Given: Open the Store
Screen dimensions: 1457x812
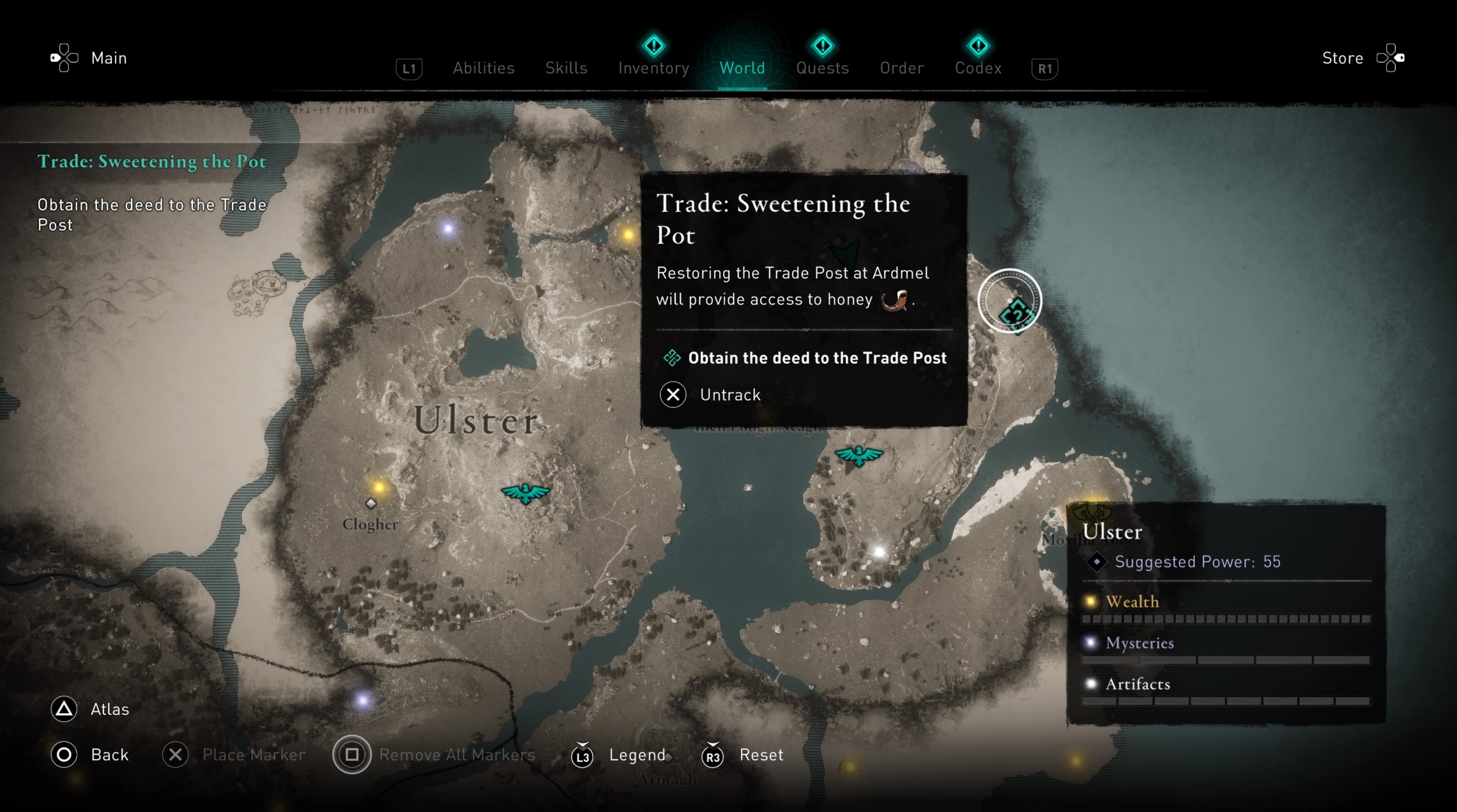Looking at the screenshot, I should pos(1341,57).
